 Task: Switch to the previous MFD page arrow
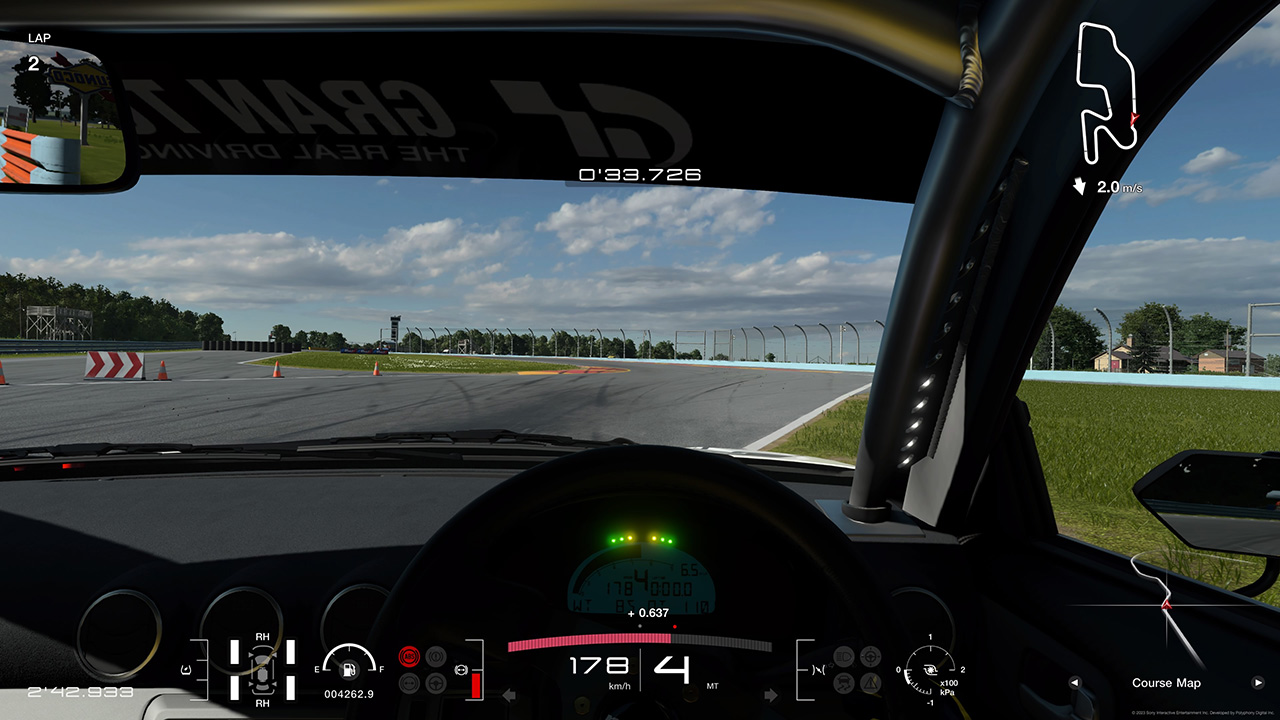pyautogui.click(x=1075, y=683)
